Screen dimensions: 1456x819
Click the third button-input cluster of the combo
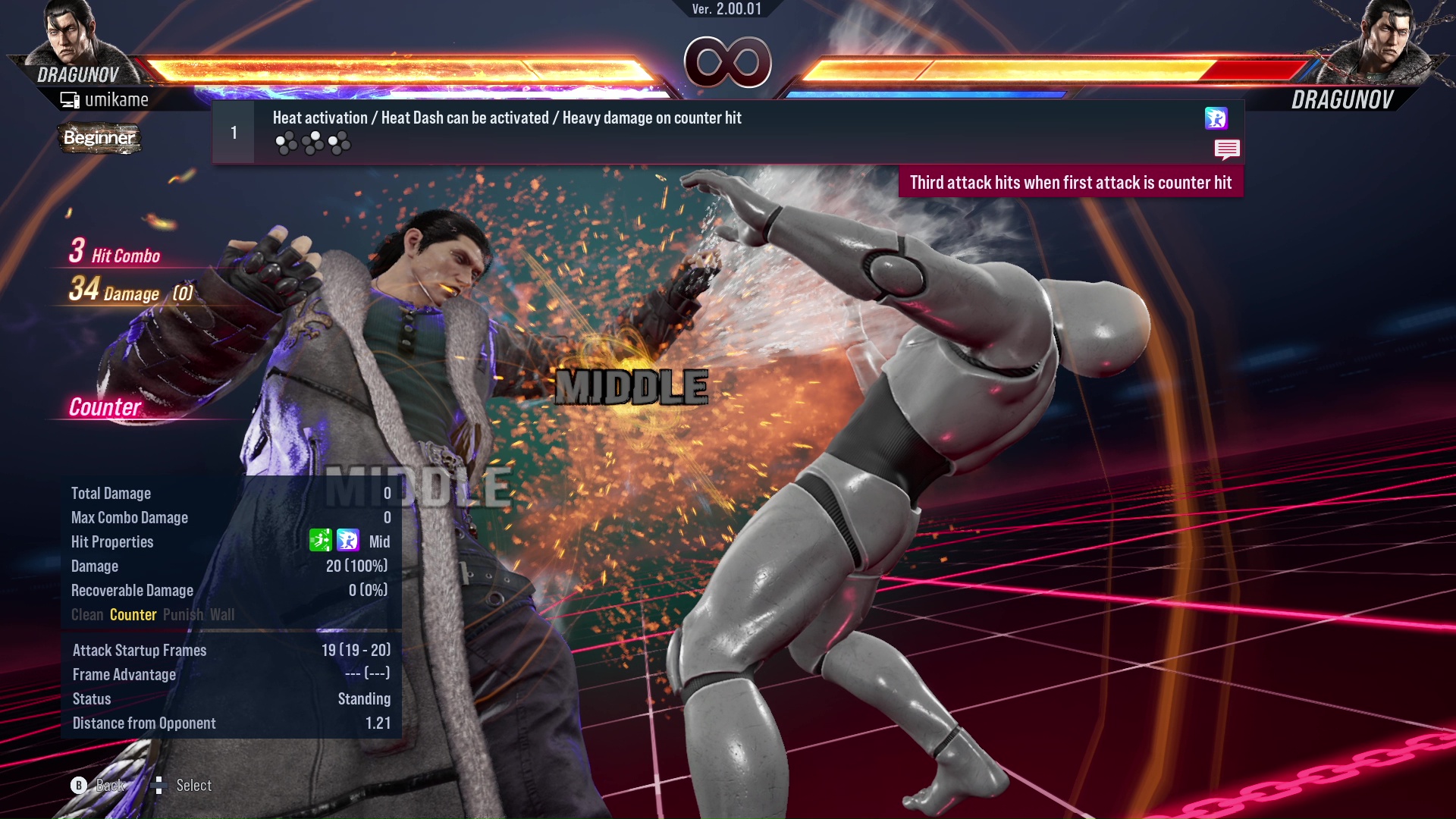(x=338, y=143)
